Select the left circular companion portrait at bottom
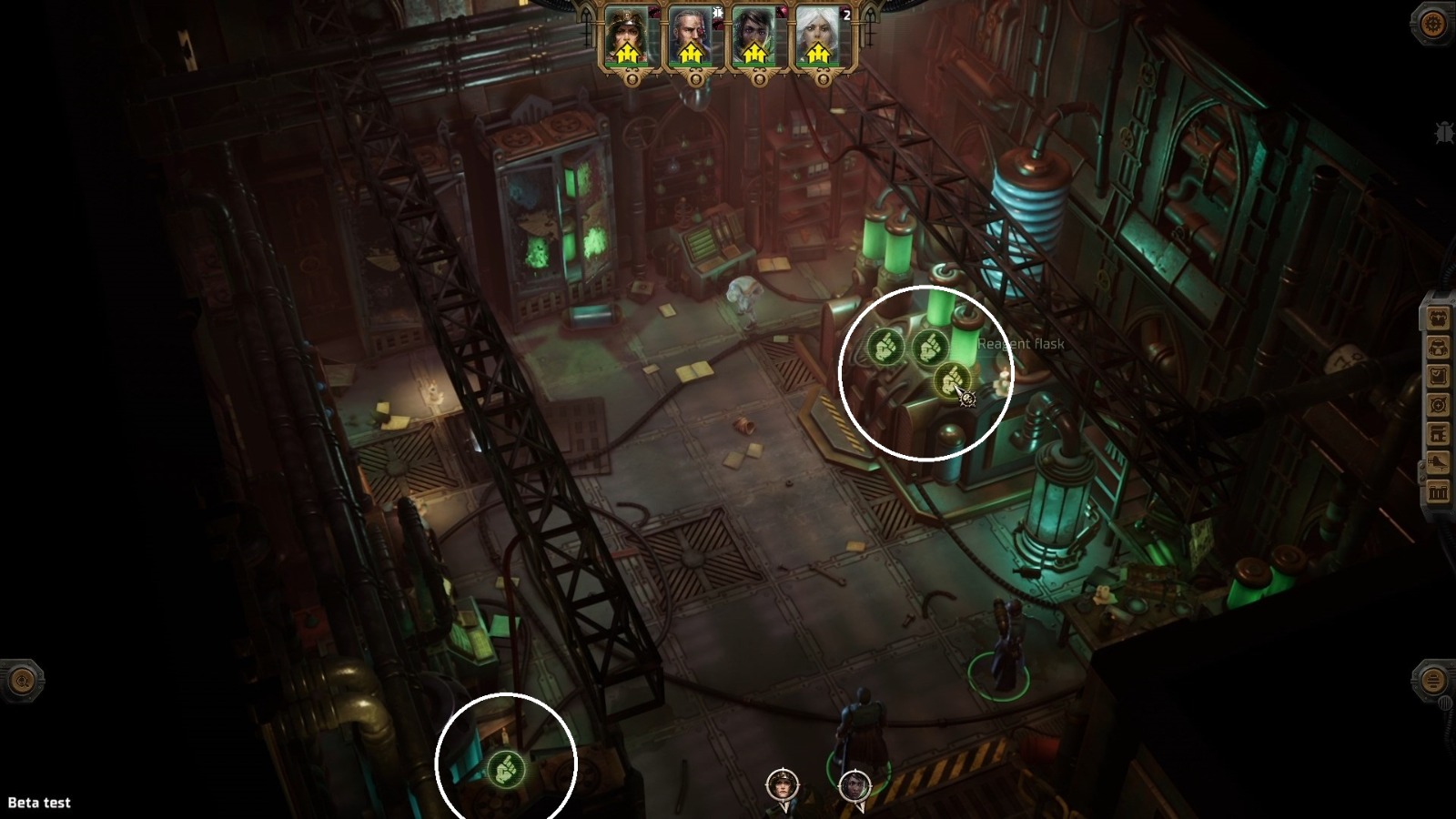This screenshot has width=1456, height=819. tap(781, 784)
